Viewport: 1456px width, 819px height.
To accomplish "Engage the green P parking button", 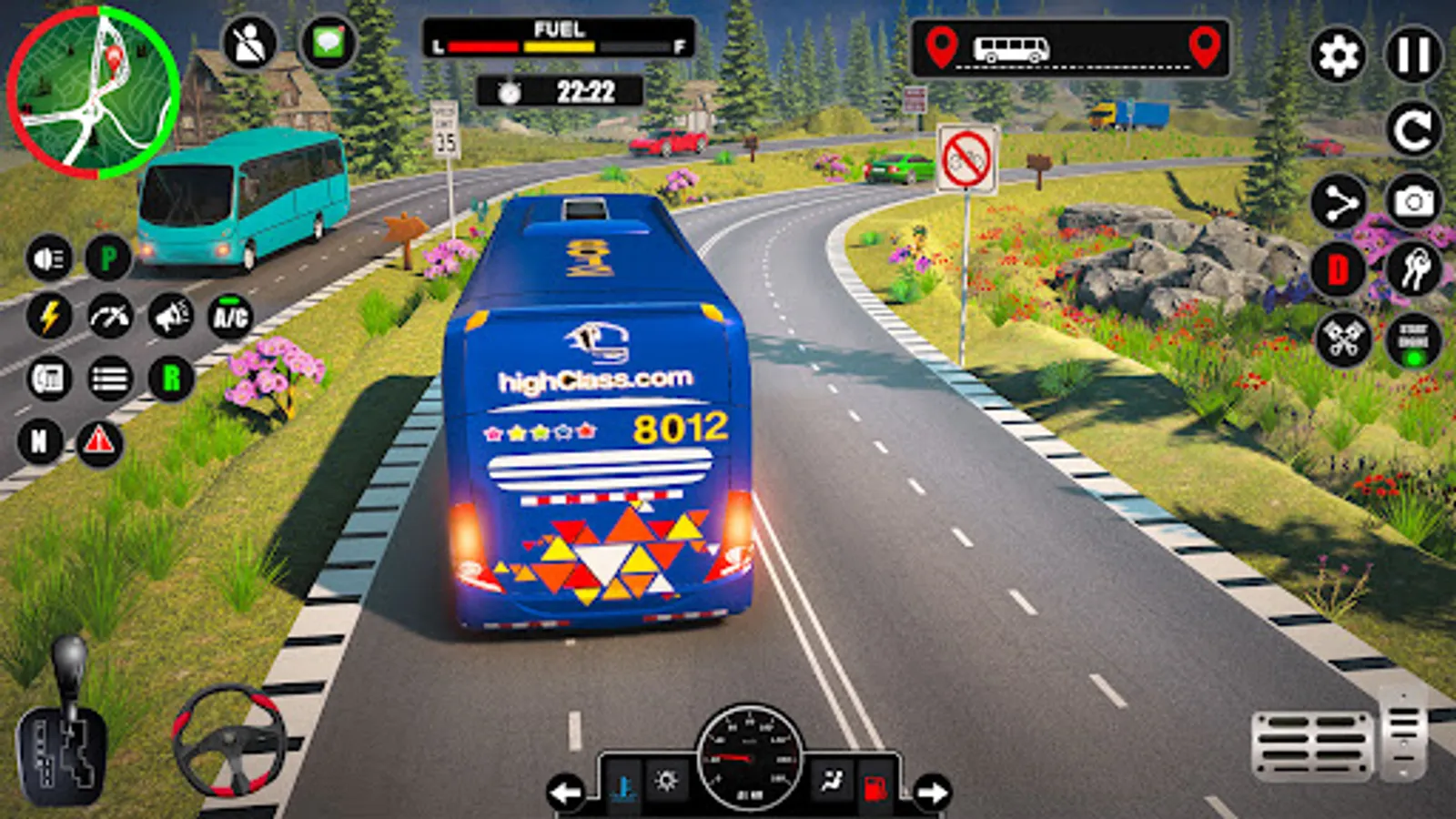I will pyautogui.click(x=109, y=259).
